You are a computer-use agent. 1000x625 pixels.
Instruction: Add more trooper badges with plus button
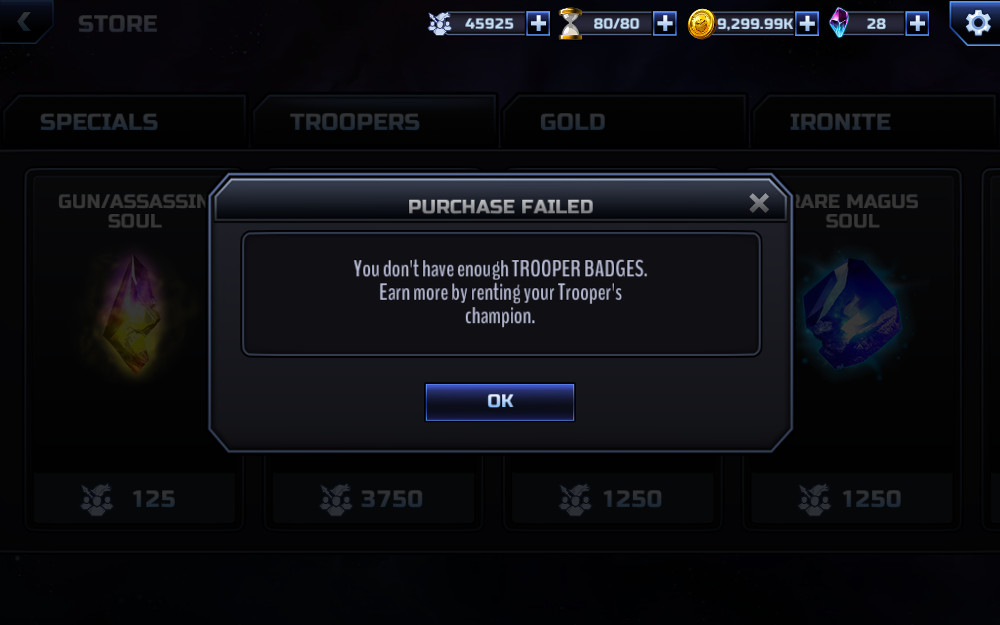click(538, 23)
